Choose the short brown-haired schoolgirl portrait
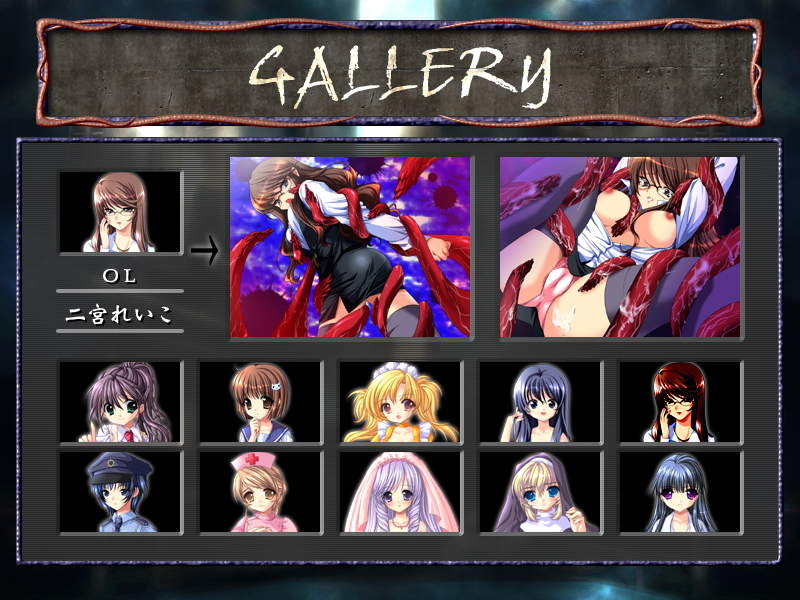This screenshot has width=800, height=600. point(260,402)
